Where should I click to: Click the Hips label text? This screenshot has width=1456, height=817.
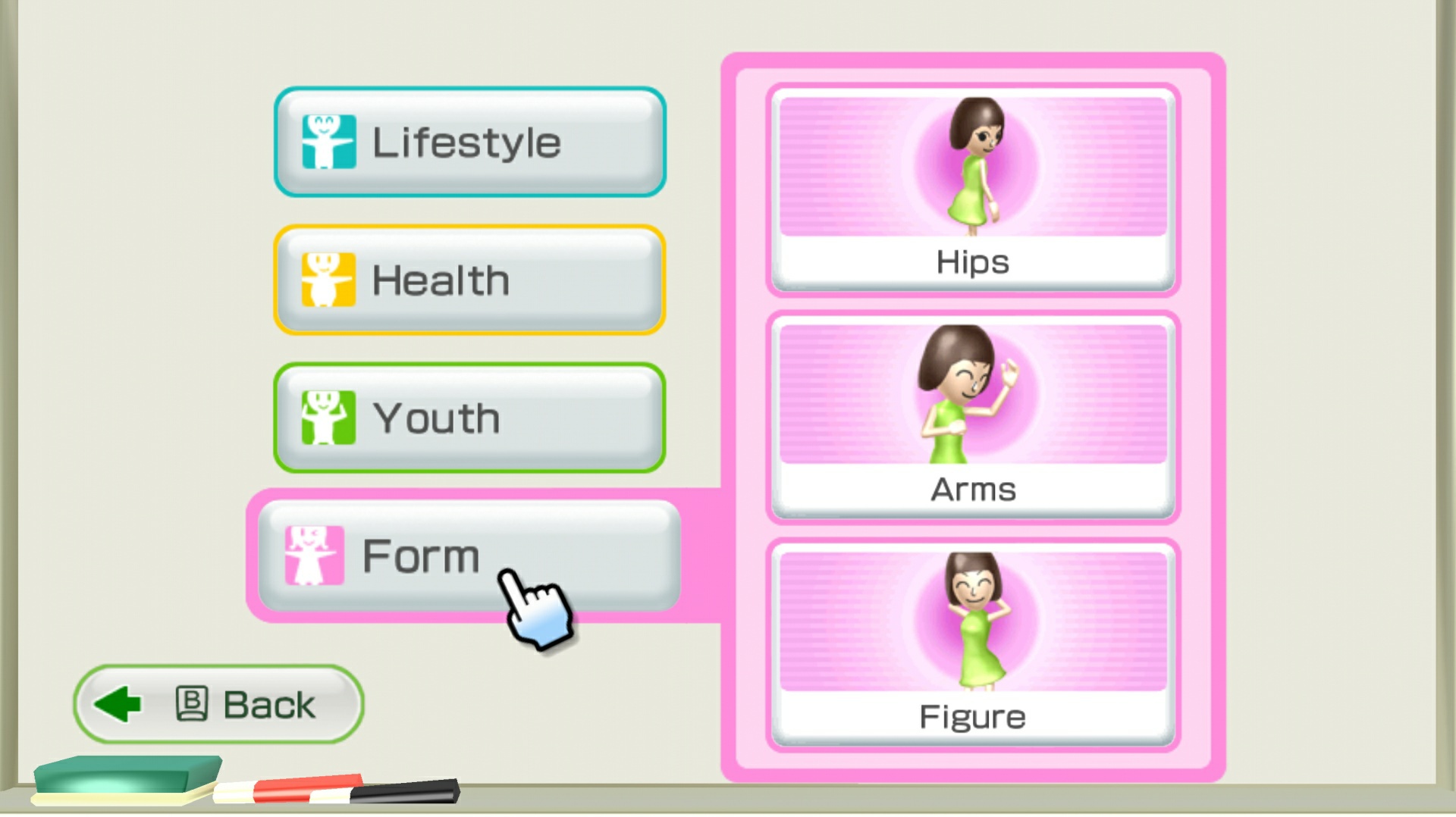coord(971,261)
